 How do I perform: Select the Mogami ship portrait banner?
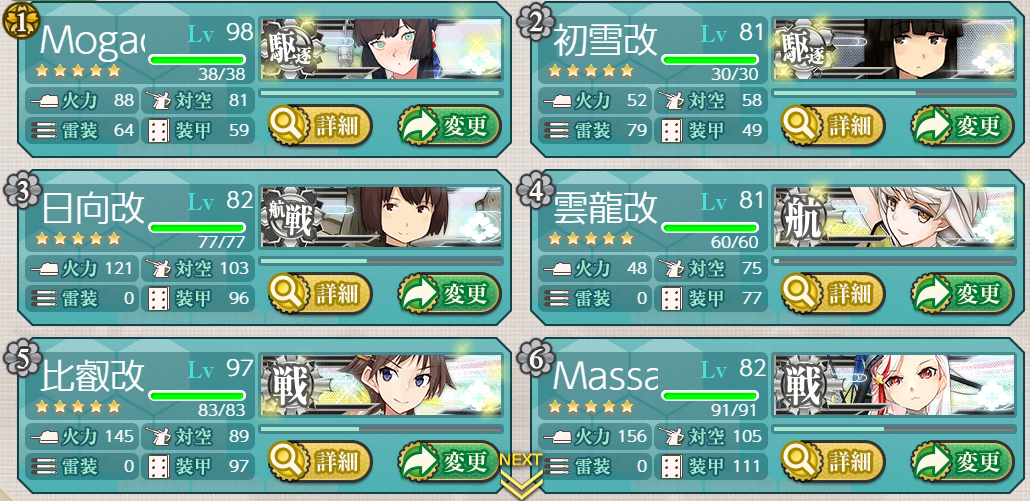click(x=380, y=49)
